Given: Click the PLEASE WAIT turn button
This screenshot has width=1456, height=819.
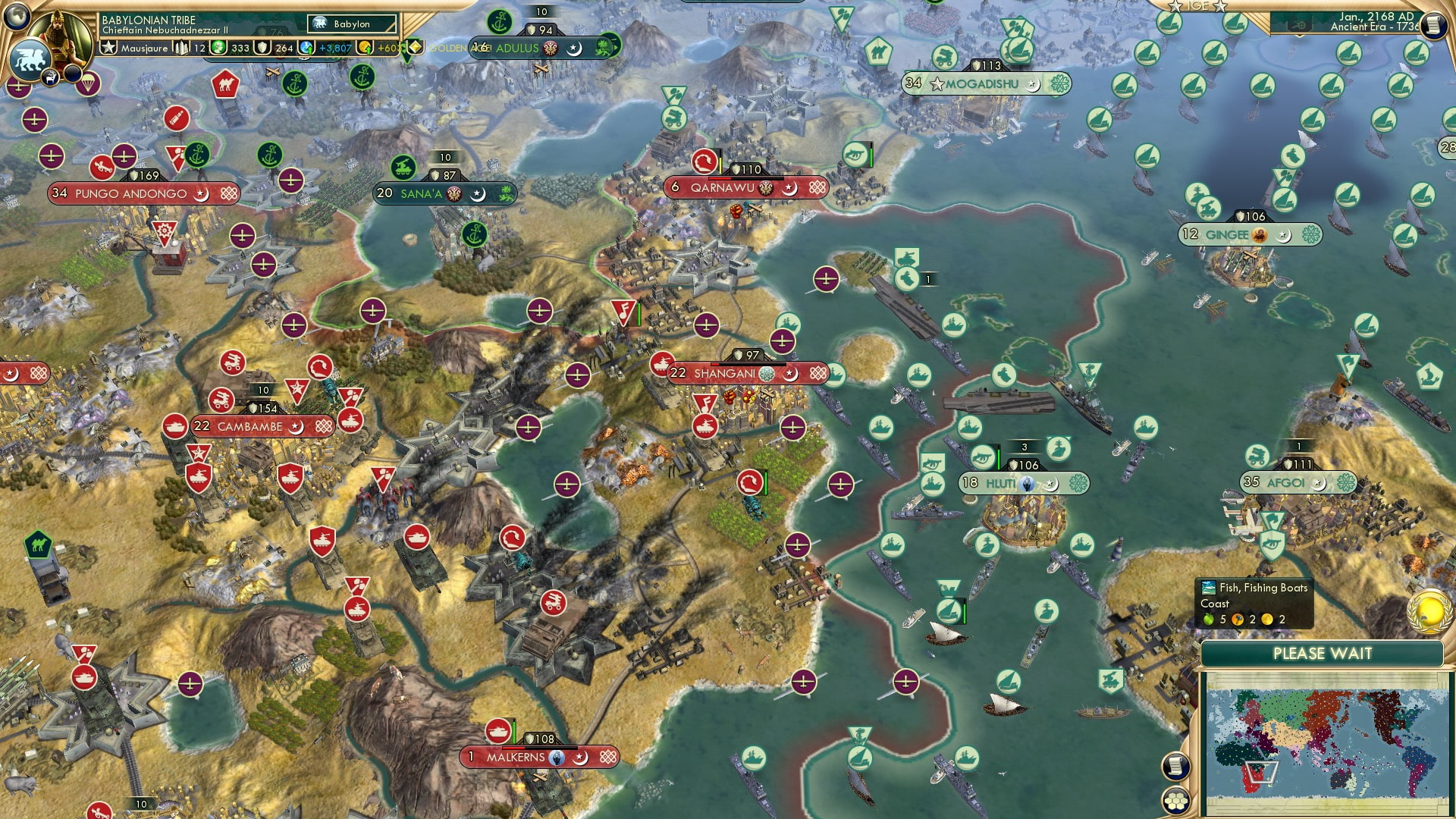Looking at the screenshot, I should [1322, 654].
